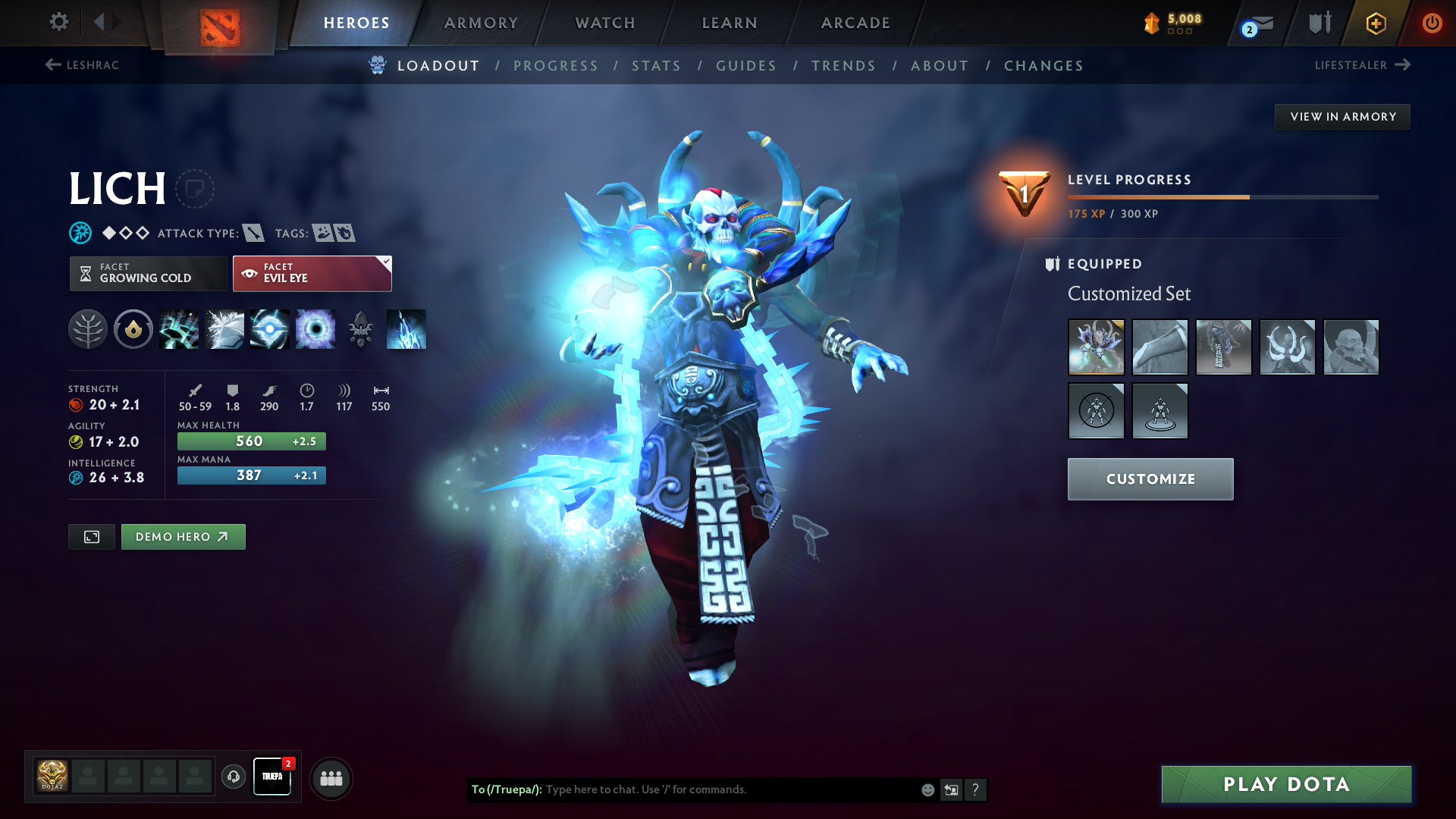Open the Changes section
Image resolution: width=1456 pixels, height=819 pixels.
coord(1043,66)
